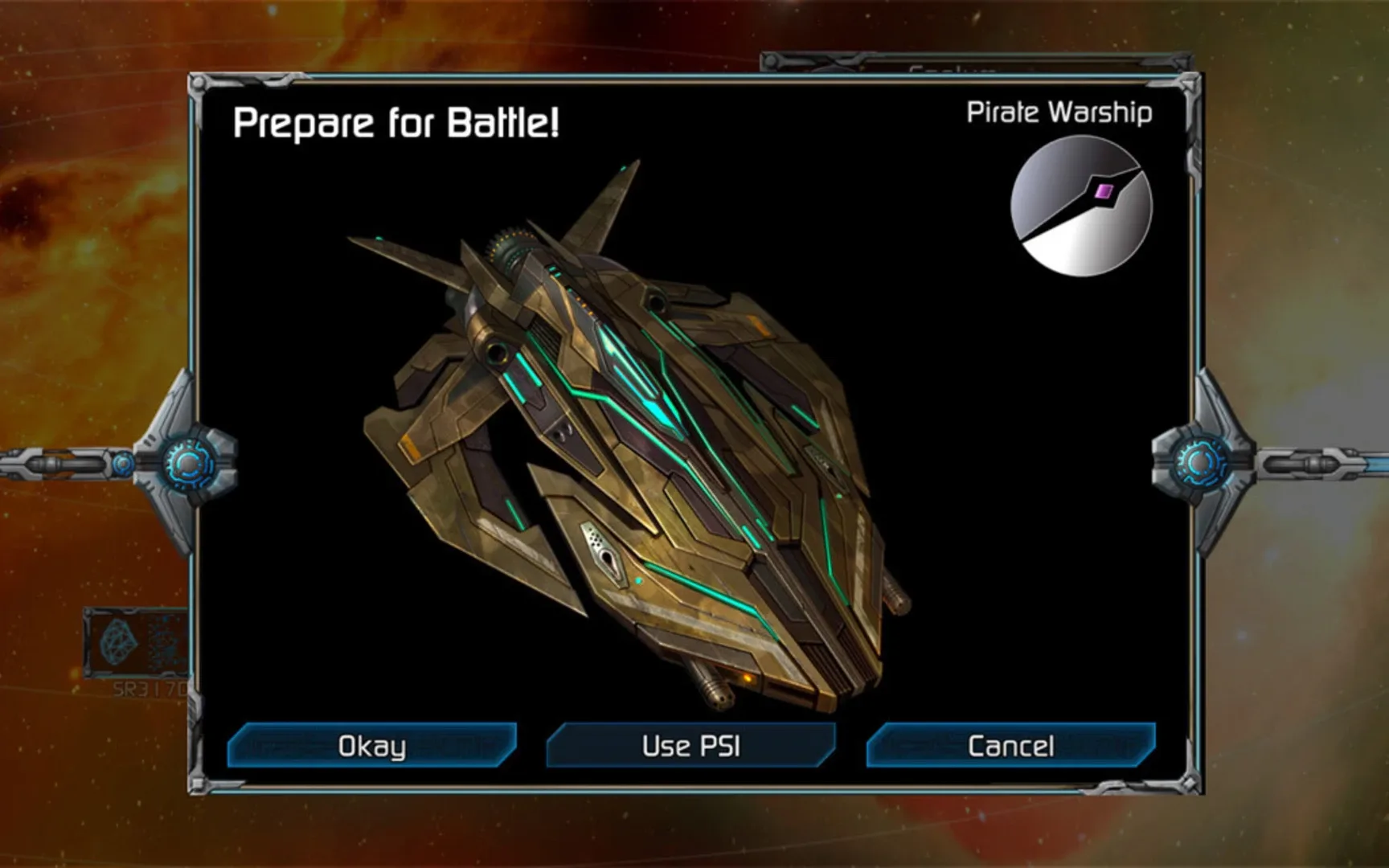The image size is (1389, 868).
Task: Click the Prepare for Battle! title
Action: coord(397,124)
